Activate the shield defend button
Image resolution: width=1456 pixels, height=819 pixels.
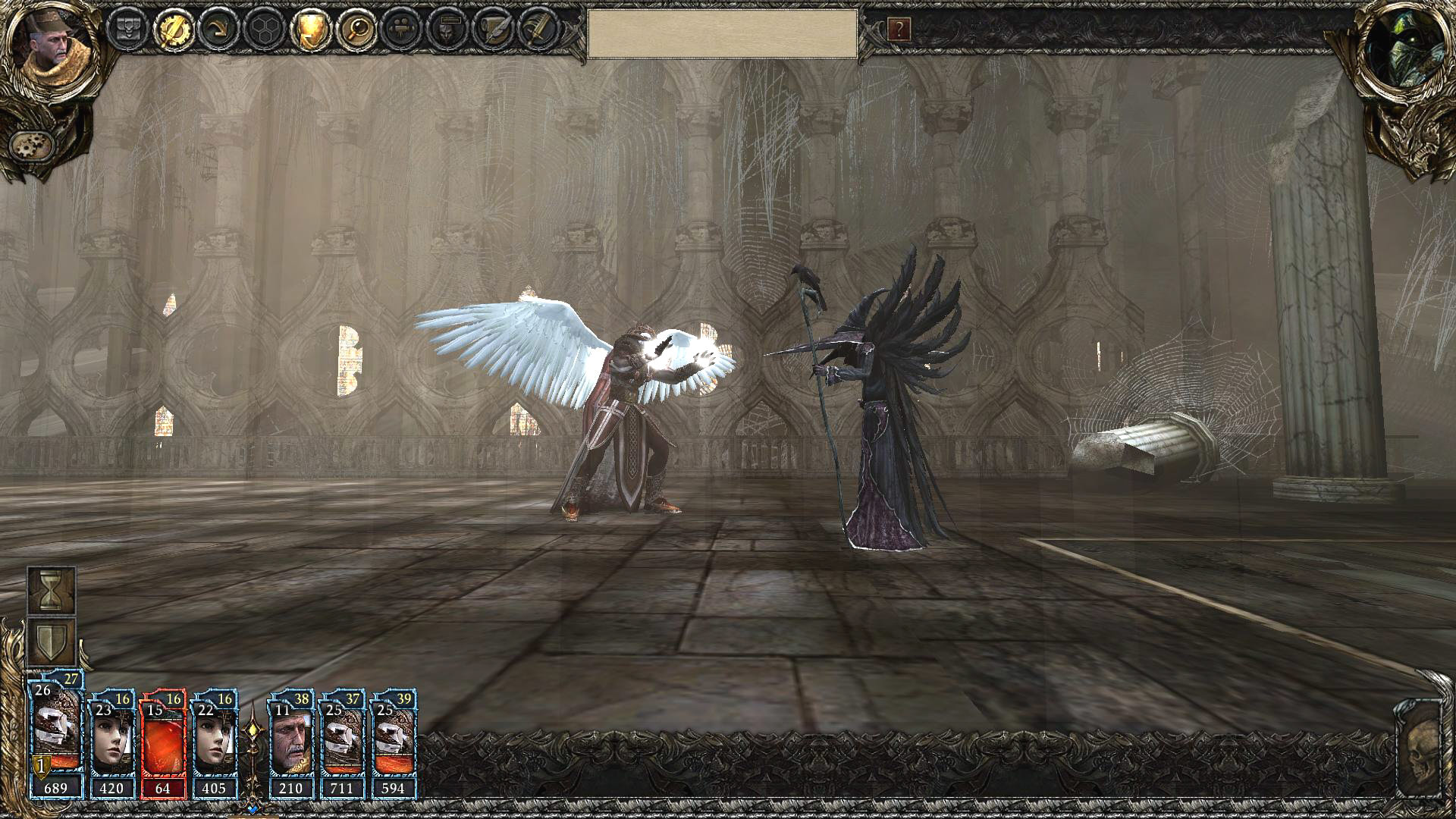coord(52,642)
